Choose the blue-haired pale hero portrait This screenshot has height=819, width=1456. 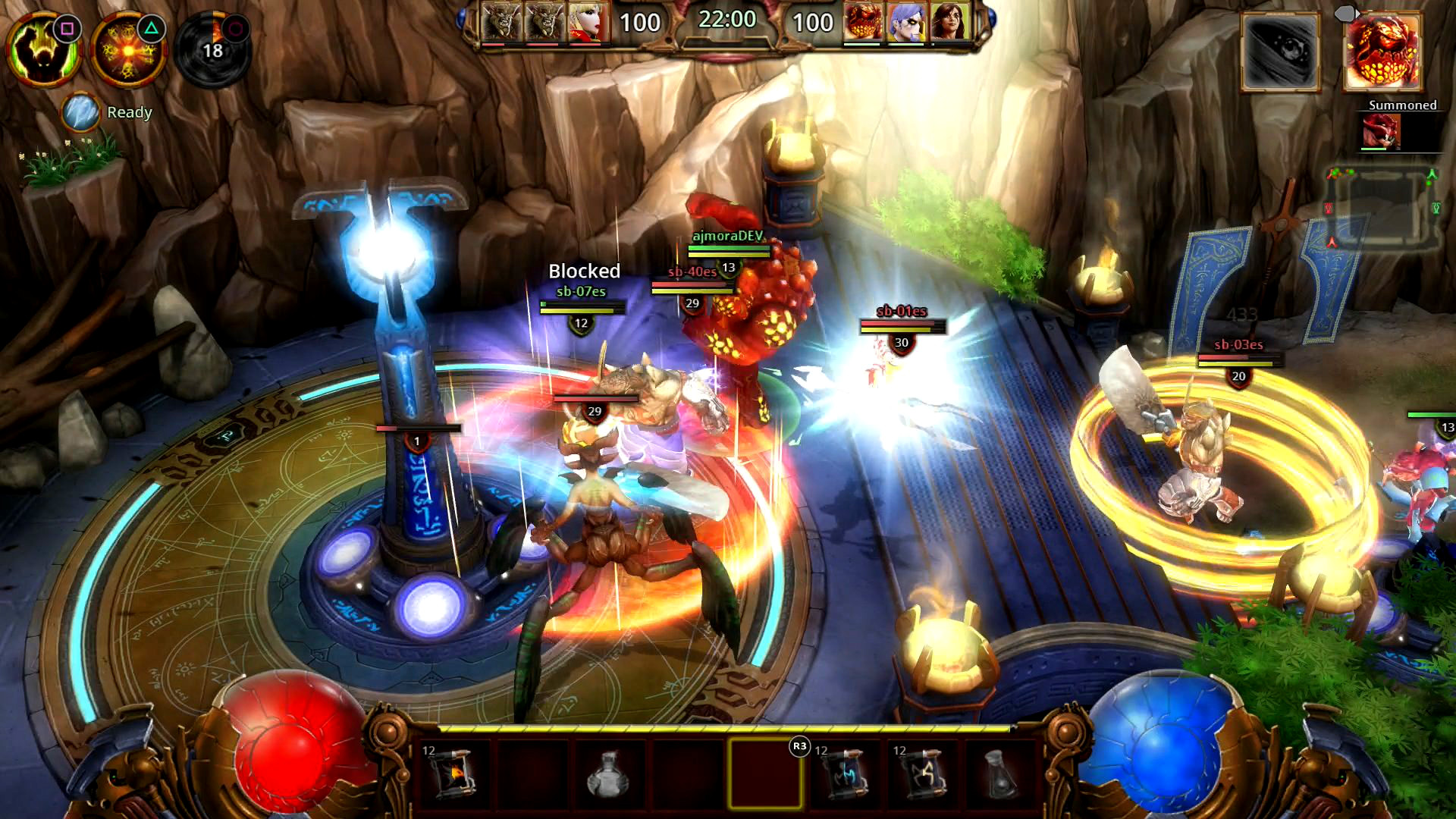click(907, 22)
